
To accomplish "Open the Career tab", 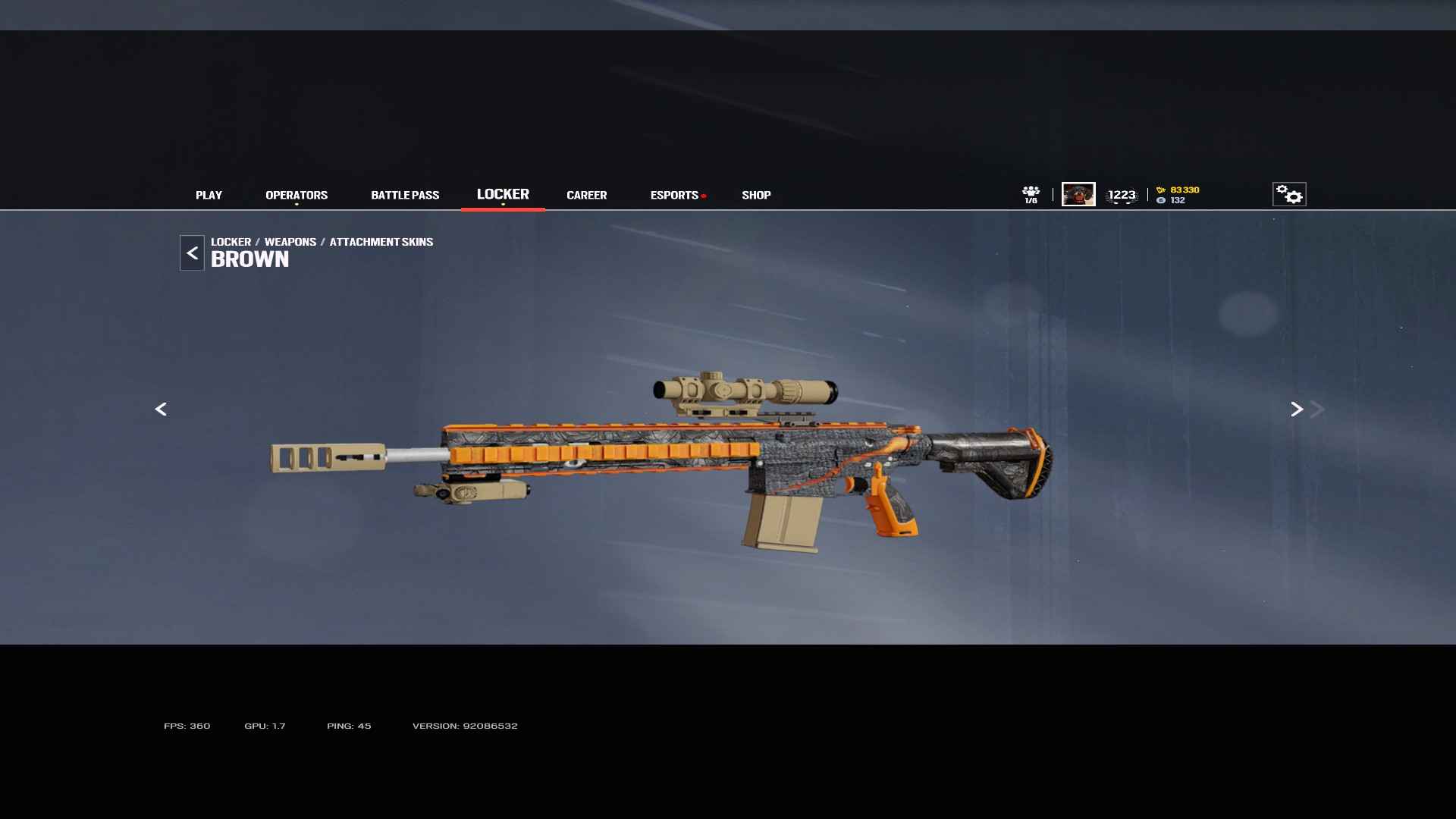I will click(586, 195).
